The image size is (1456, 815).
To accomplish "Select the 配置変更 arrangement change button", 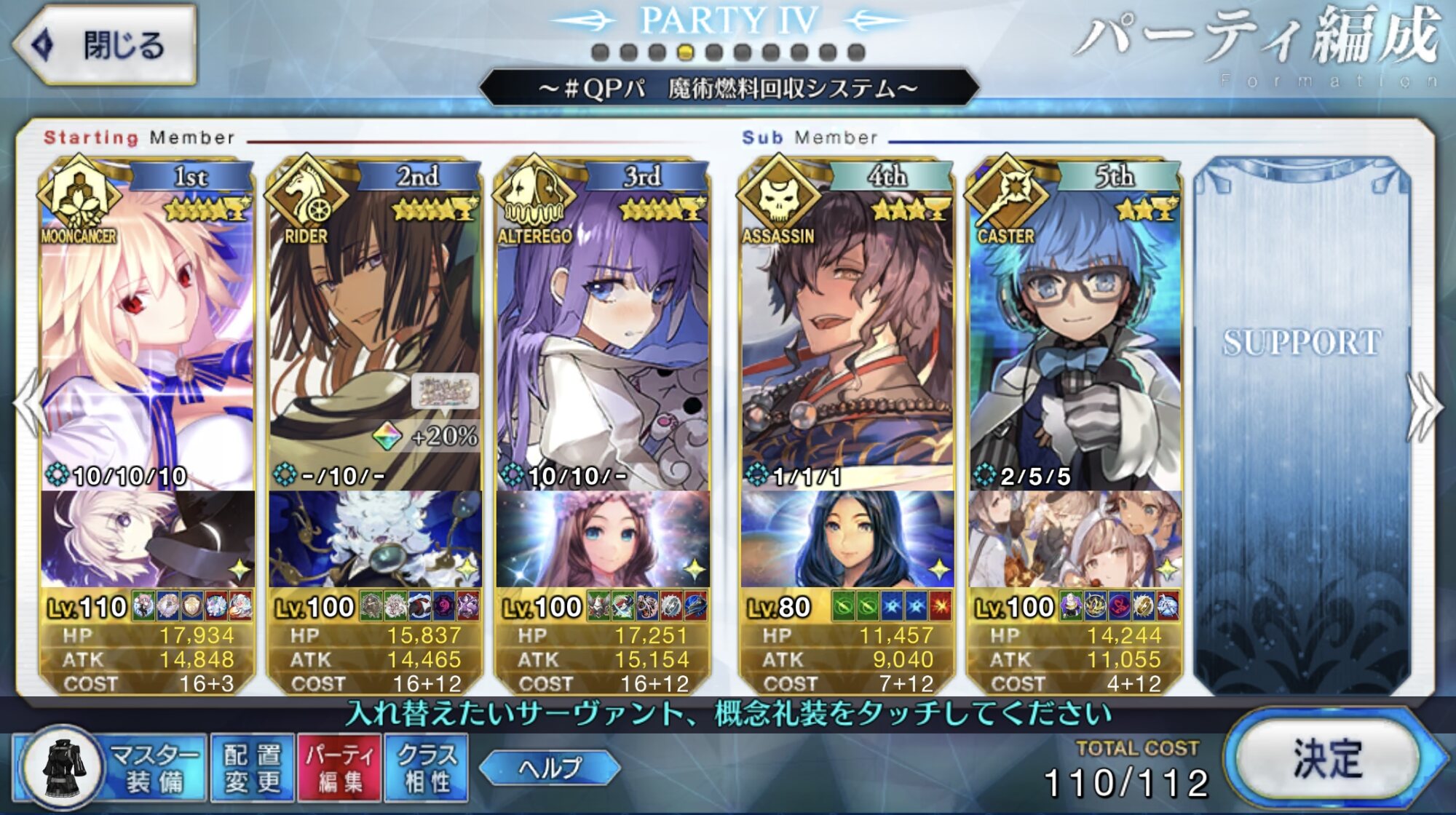I will pos(252,768).
